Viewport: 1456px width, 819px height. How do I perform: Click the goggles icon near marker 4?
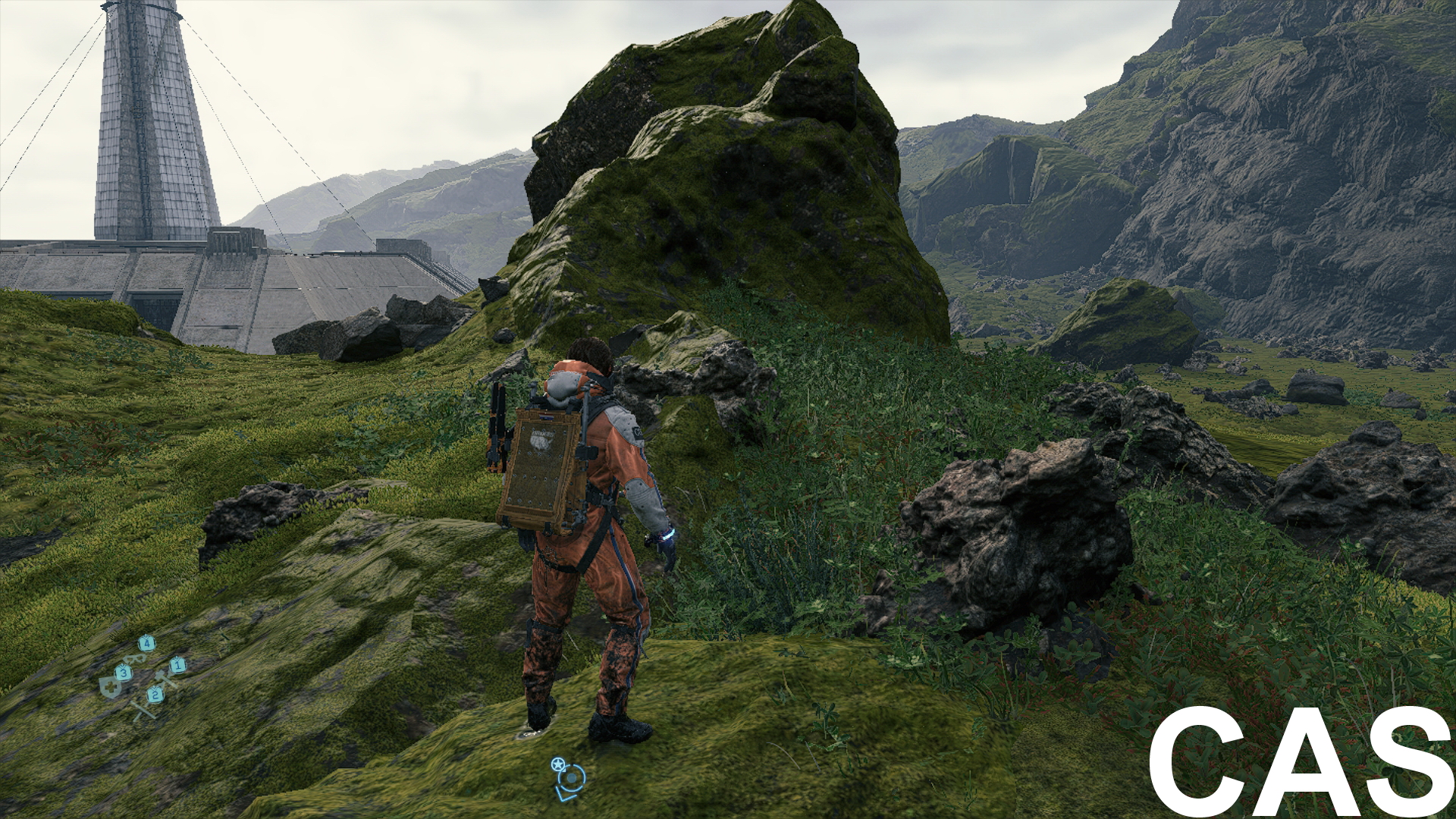[134, 659]
